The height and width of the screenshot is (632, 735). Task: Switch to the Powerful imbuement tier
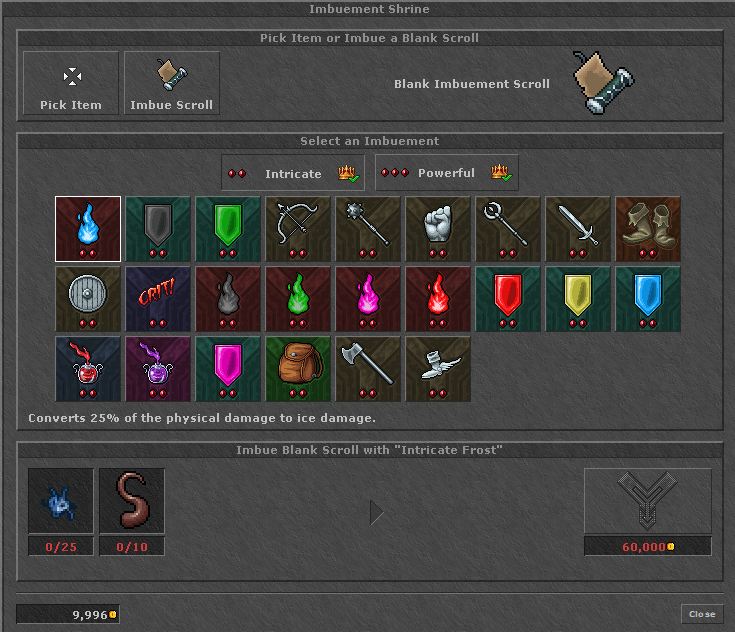(x=447, y=173)
